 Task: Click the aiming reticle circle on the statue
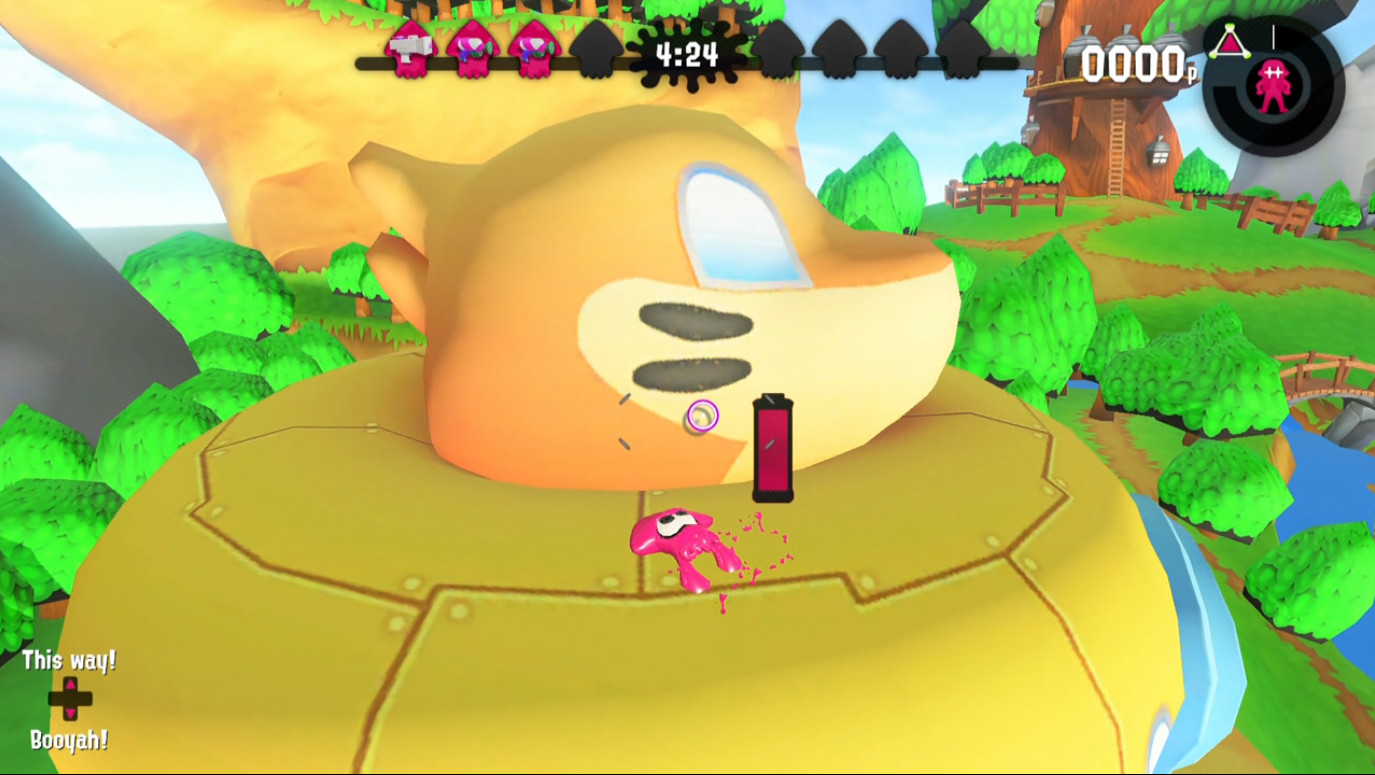(x=703, y=415)
